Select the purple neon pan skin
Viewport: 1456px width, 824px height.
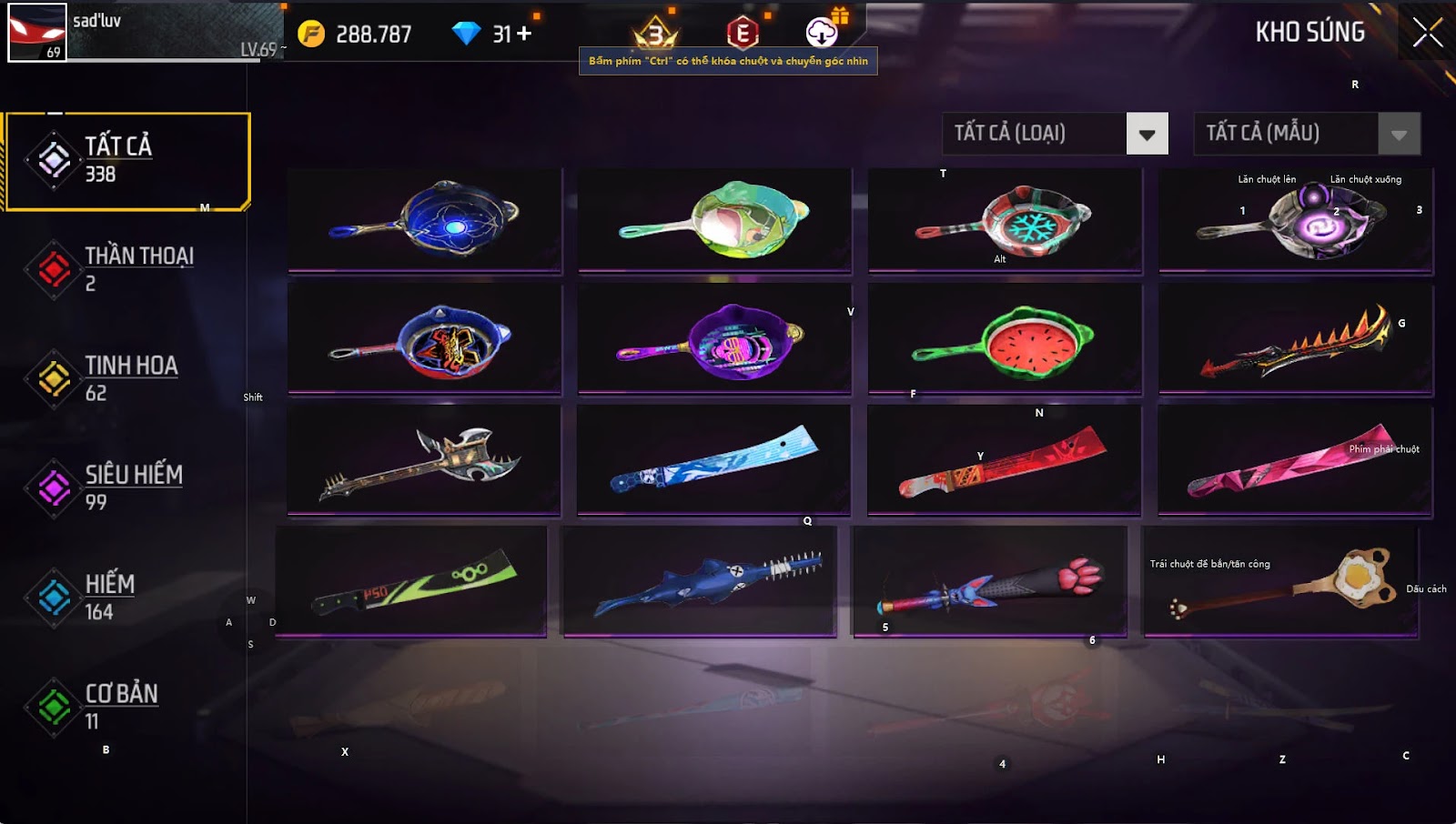(714, 340)
